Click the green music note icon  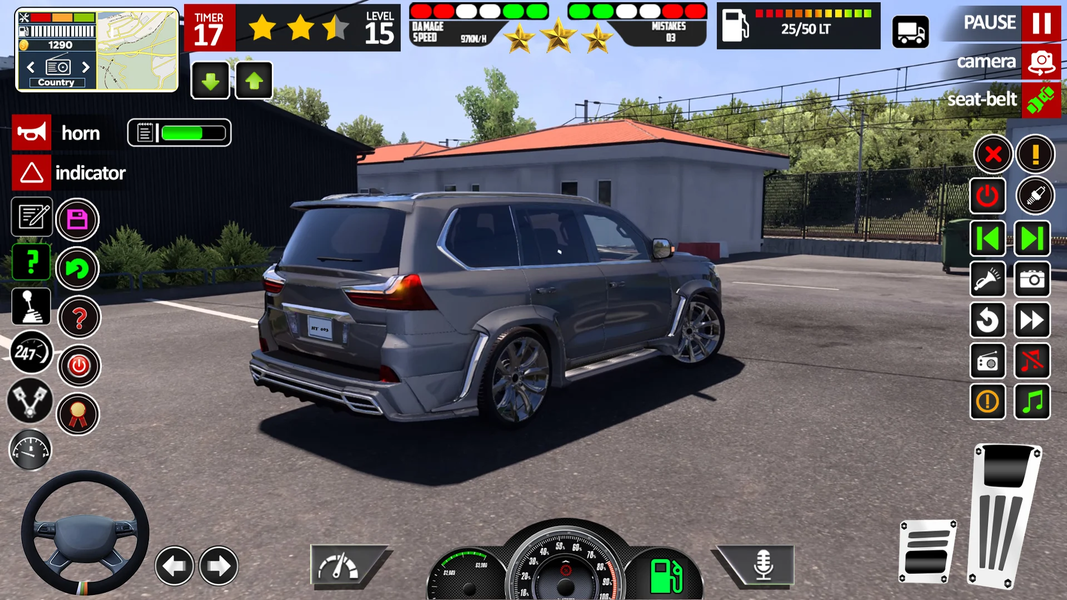click(1033, 402)
